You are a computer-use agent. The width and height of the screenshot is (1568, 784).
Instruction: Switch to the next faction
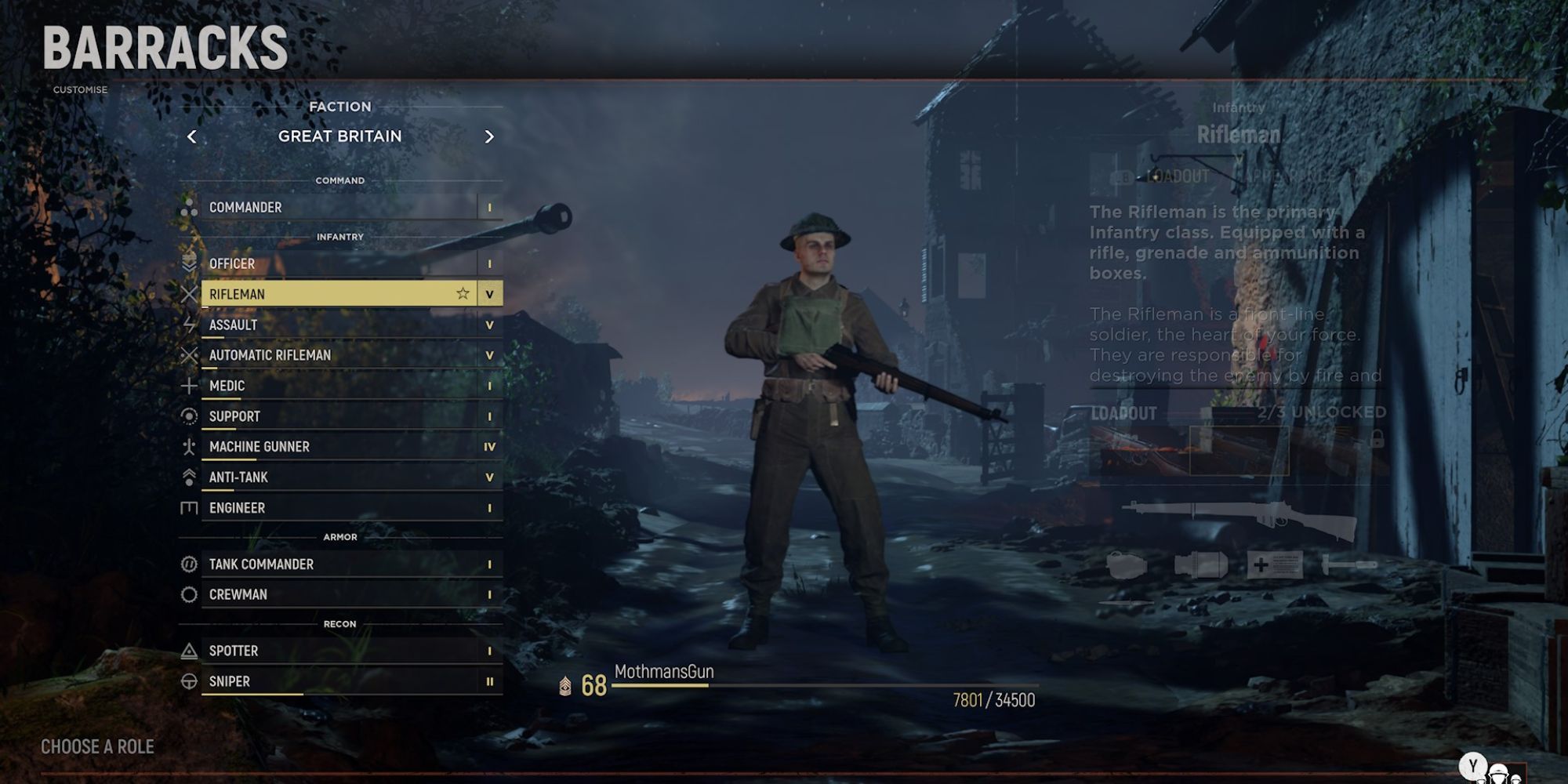(x=489, y=137)
